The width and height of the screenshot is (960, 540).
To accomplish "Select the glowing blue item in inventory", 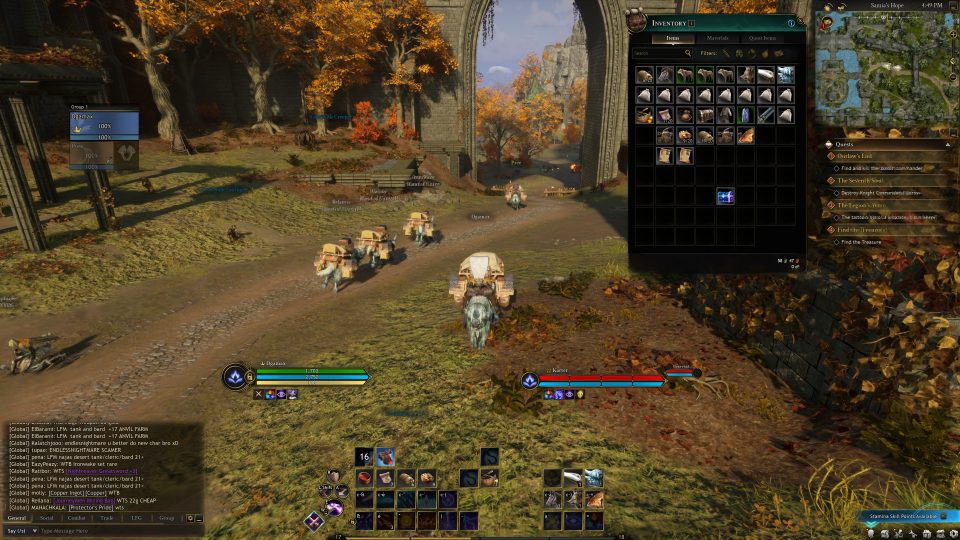I will 725,197.
